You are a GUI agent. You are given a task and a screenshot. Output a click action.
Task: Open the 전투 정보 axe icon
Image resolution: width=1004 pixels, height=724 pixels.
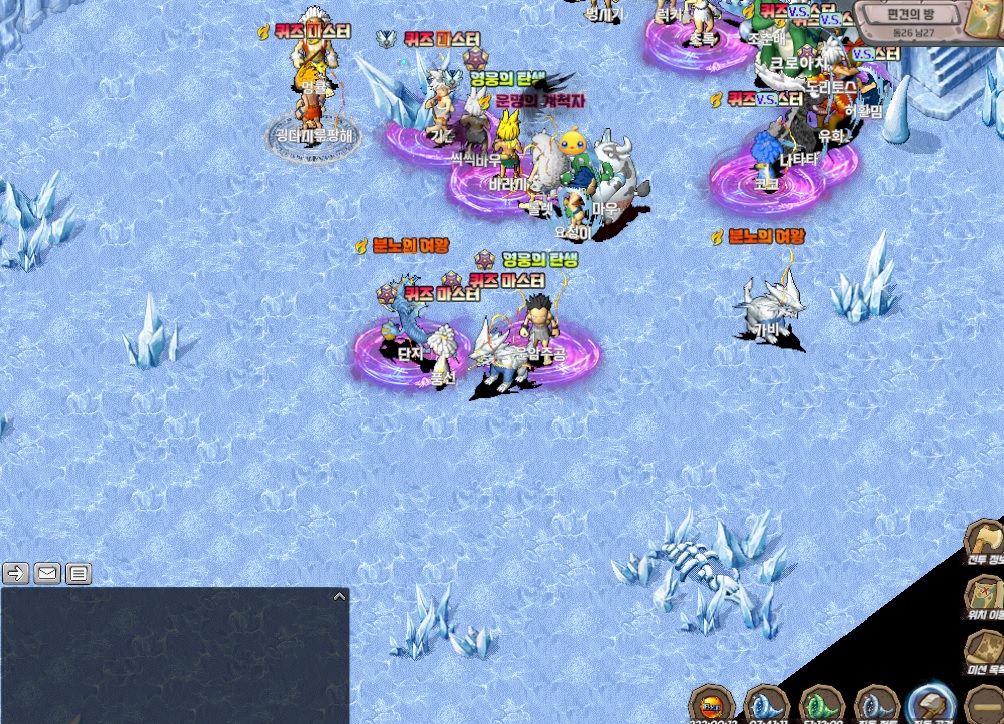click(x=984, y=539)
